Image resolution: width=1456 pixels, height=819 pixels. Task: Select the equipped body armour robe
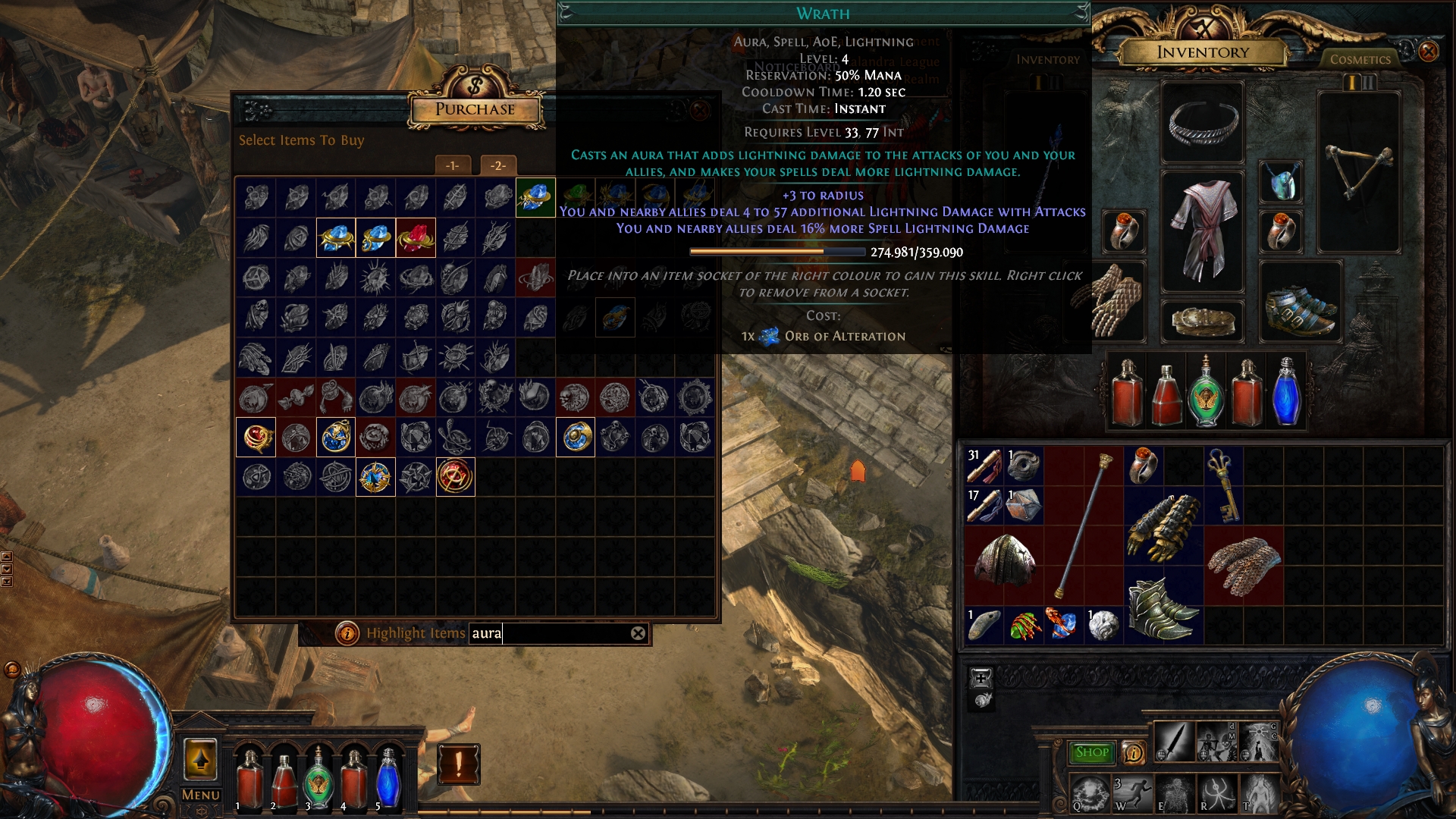(x=1202, y=230)
